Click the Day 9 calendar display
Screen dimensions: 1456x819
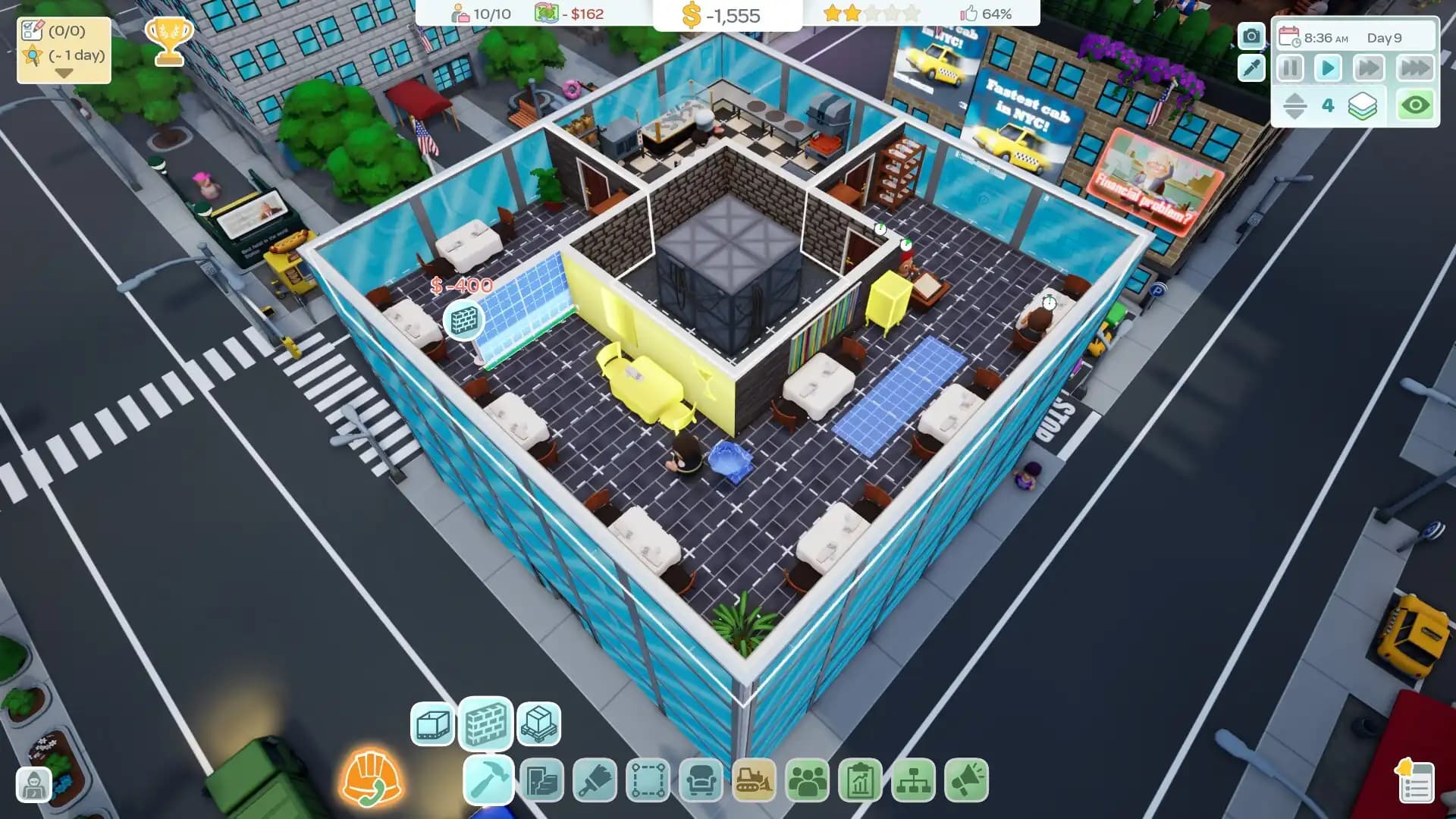tap(1385, 37)
